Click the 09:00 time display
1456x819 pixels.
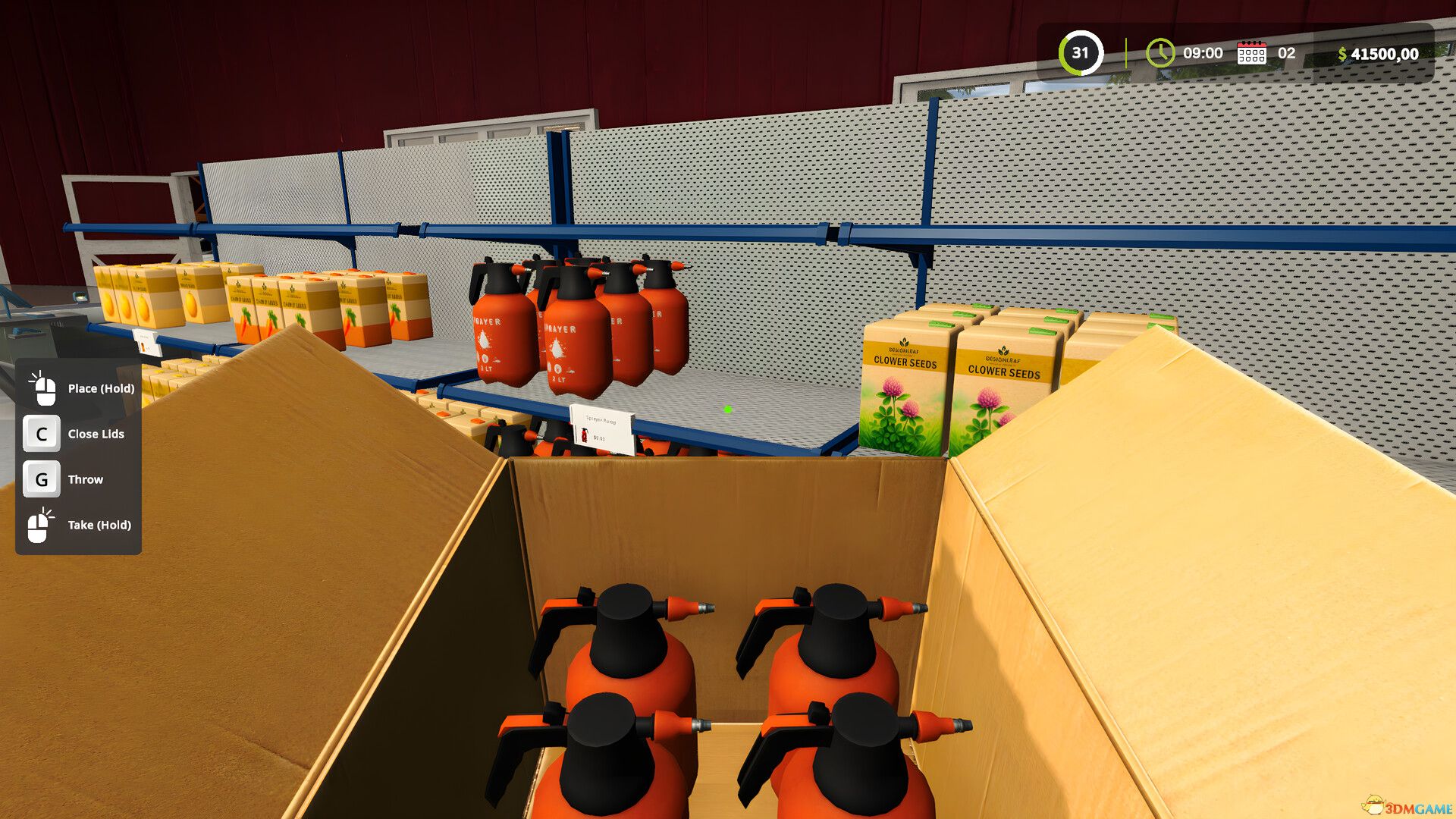(x=1202, y=53)
